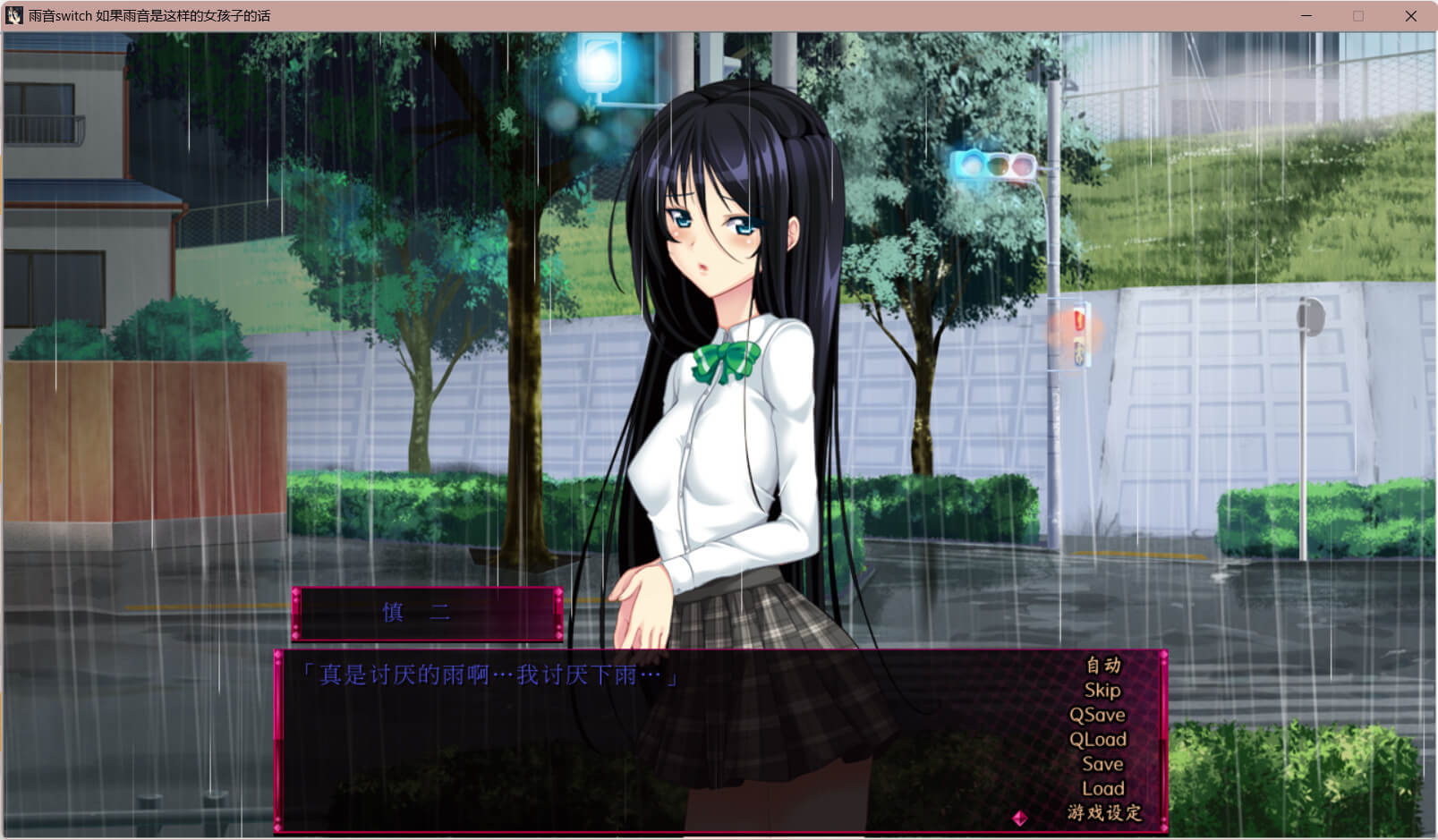Viewport: 1438px width, 840px height.
Task: Activate the Skip button
Action: [1102, 690]
